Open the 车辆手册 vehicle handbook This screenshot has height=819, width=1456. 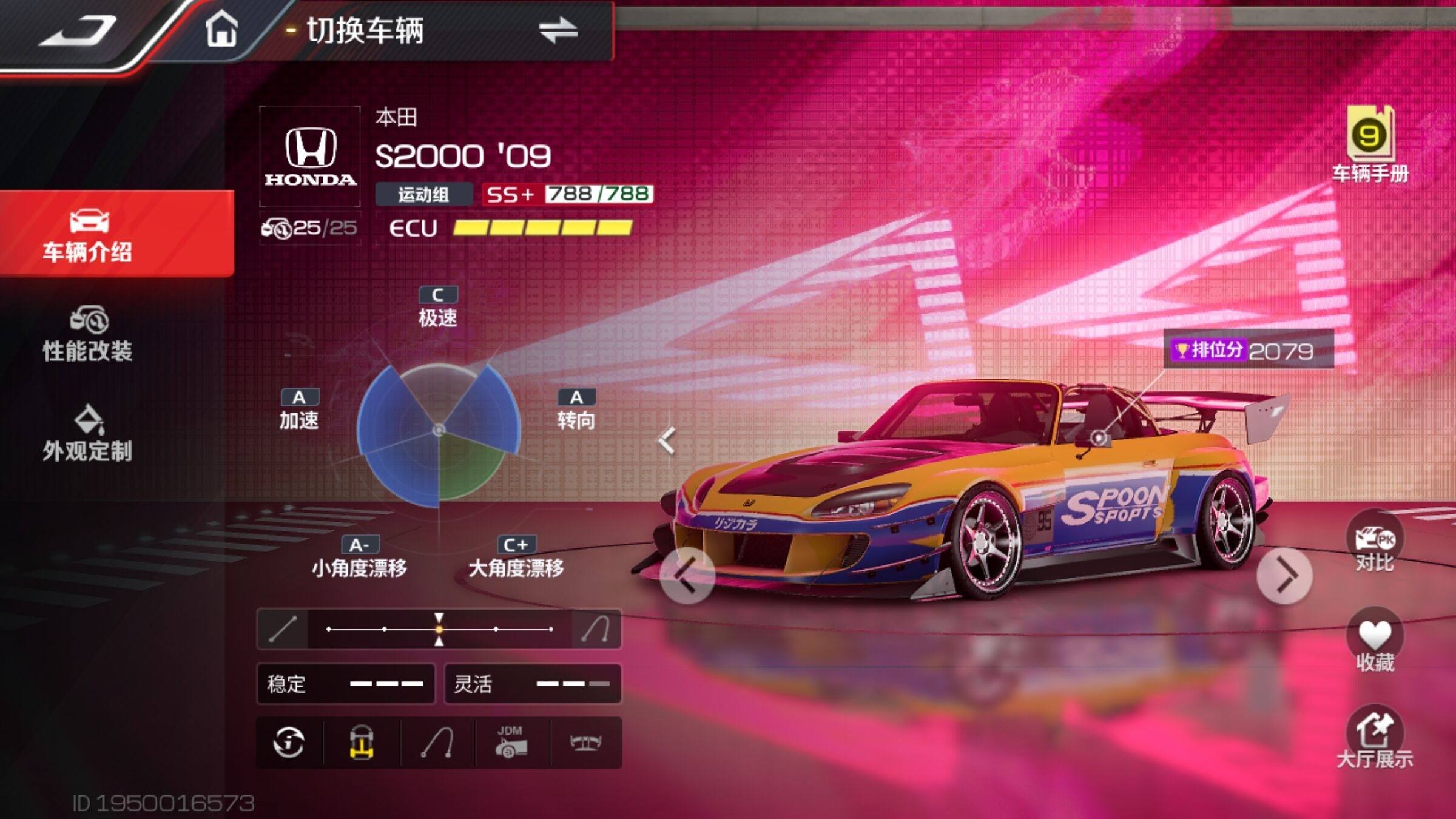[1370, 144]
